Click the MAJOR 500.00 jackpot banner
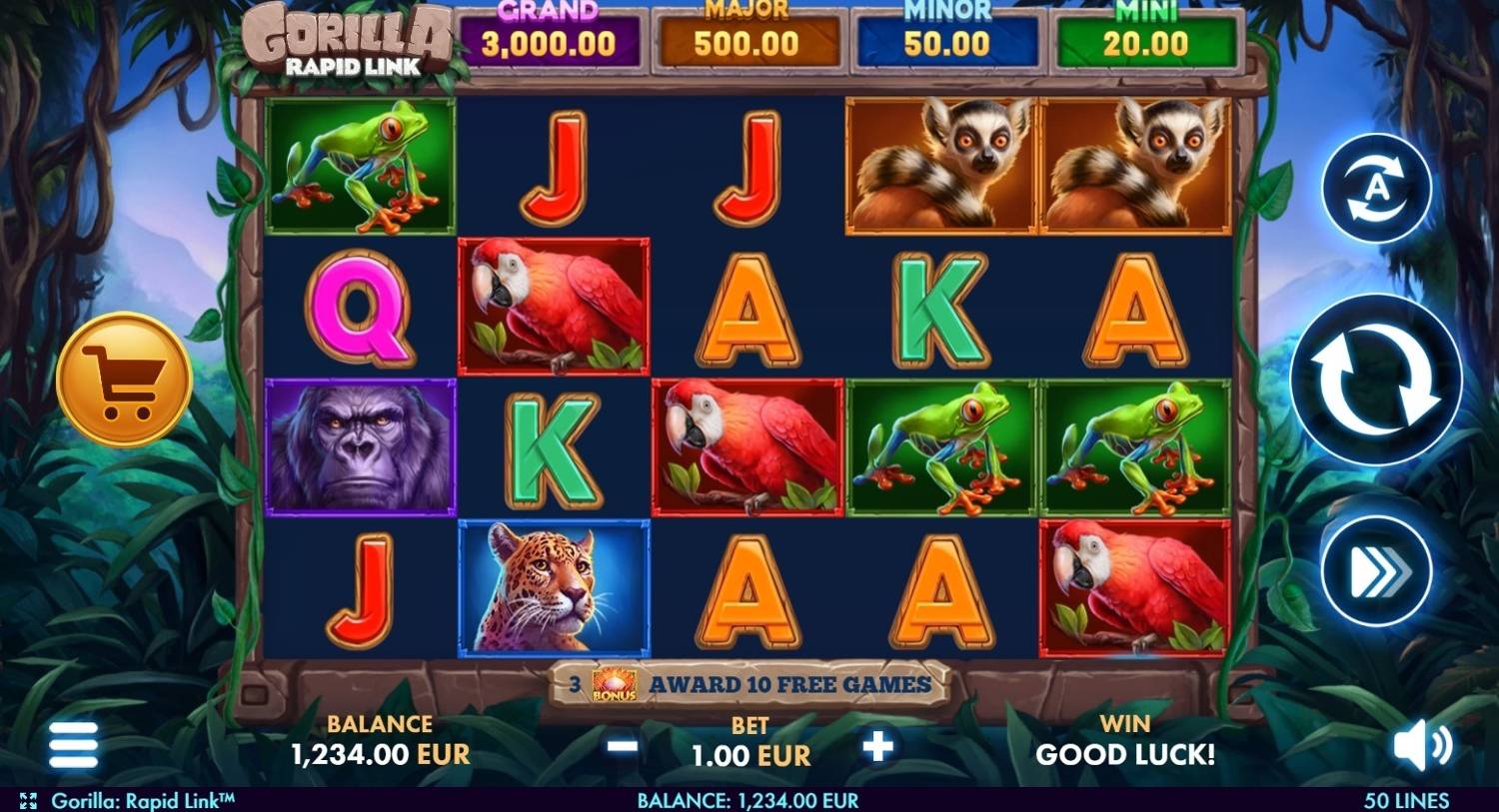Image resolution: width=1499 pixels, height=812 pixels. pos(746,32)
